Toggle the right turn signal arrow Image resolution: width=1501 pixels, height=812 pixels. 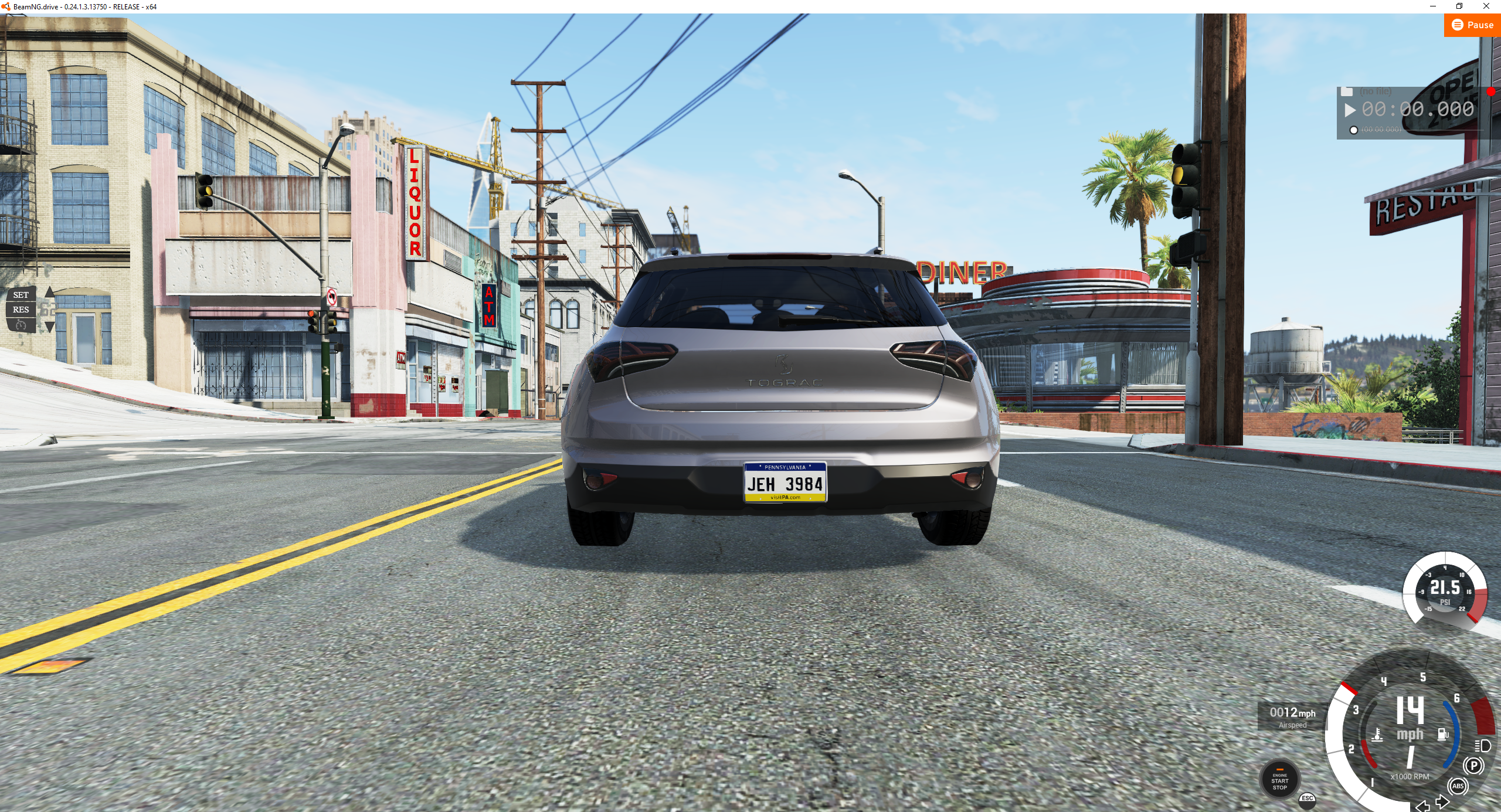(1443, 801)
